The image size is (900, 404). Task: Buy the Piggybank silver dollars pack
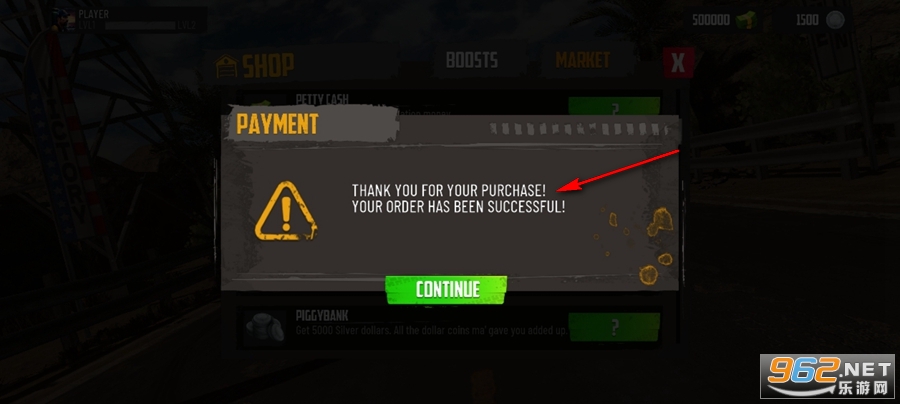tap(614, 327)
